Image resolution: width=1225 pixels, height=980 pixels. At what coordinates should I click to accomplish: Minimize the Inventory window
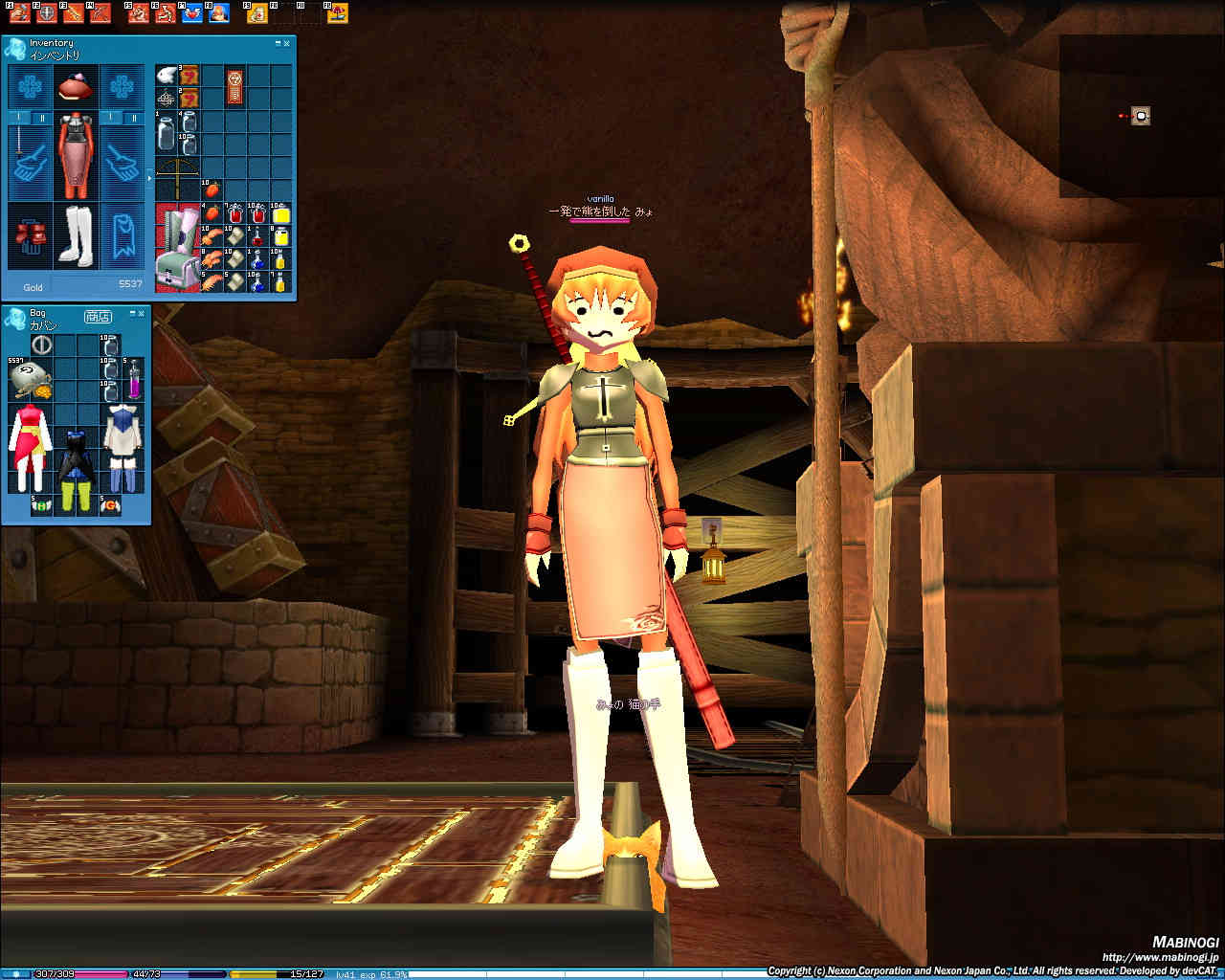coord(278,43)
